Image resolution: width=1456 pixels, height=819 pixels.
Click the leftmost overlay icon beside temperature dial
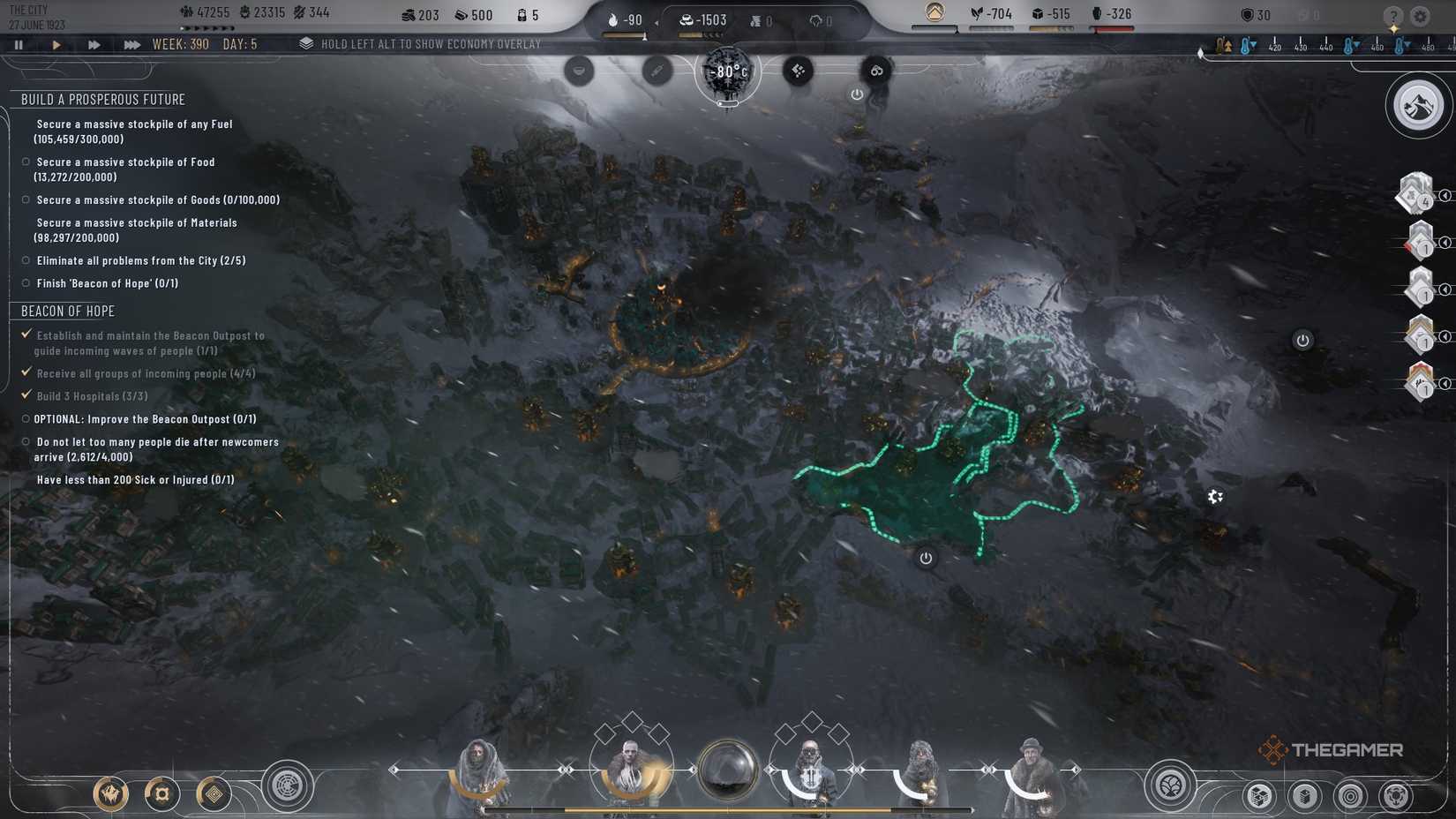point(579,71)
